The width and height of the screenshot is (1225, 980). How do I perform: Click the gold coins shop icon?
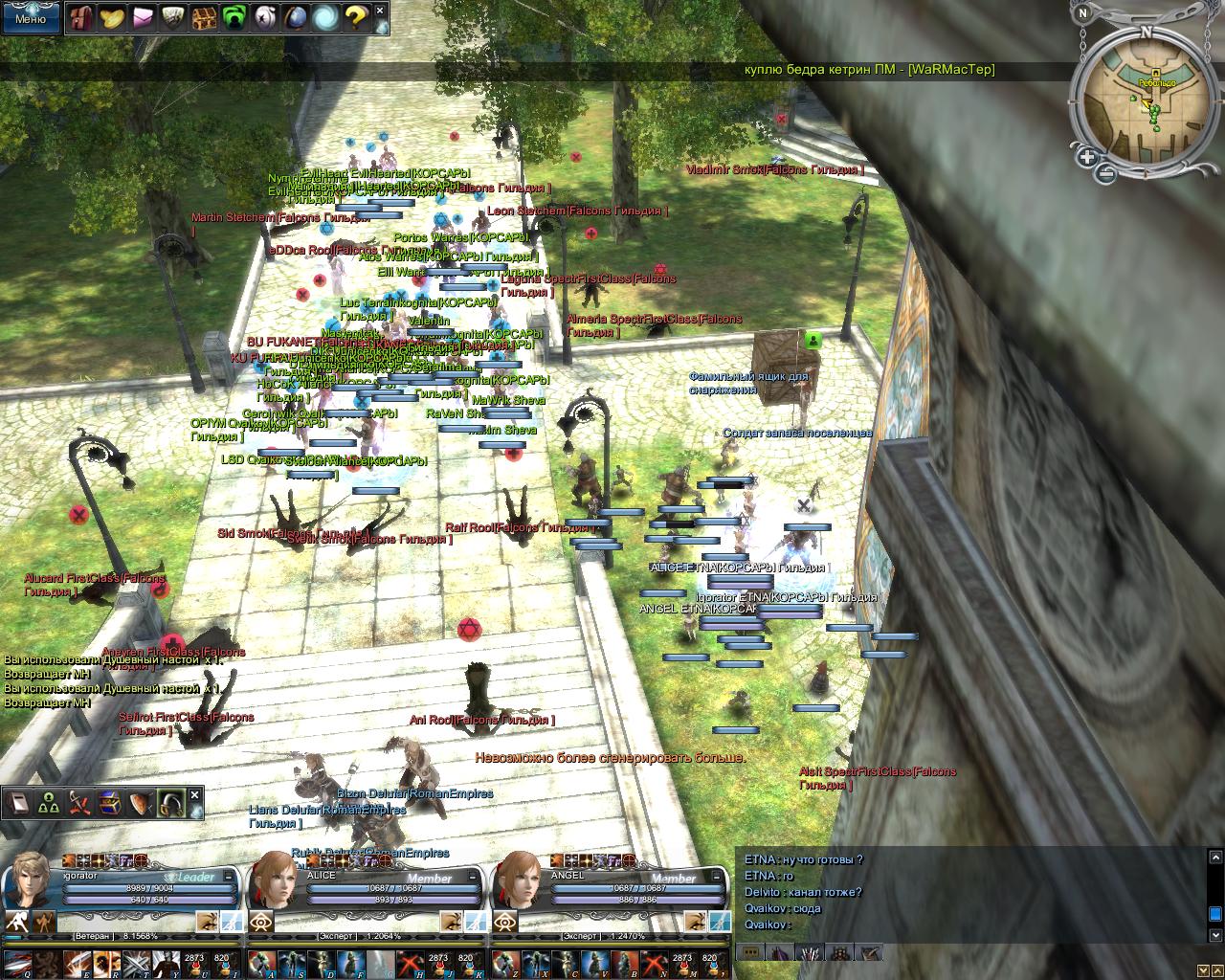point(112,17)
